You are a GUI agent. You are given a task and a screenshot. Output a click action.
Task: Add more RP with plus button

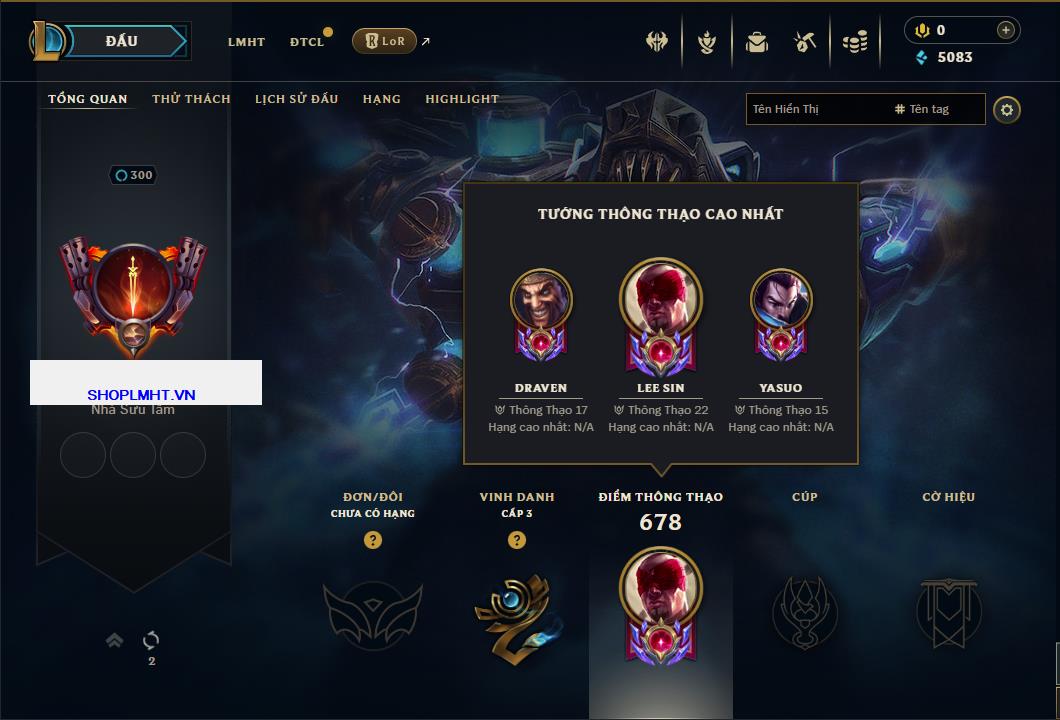point(1005,30)
